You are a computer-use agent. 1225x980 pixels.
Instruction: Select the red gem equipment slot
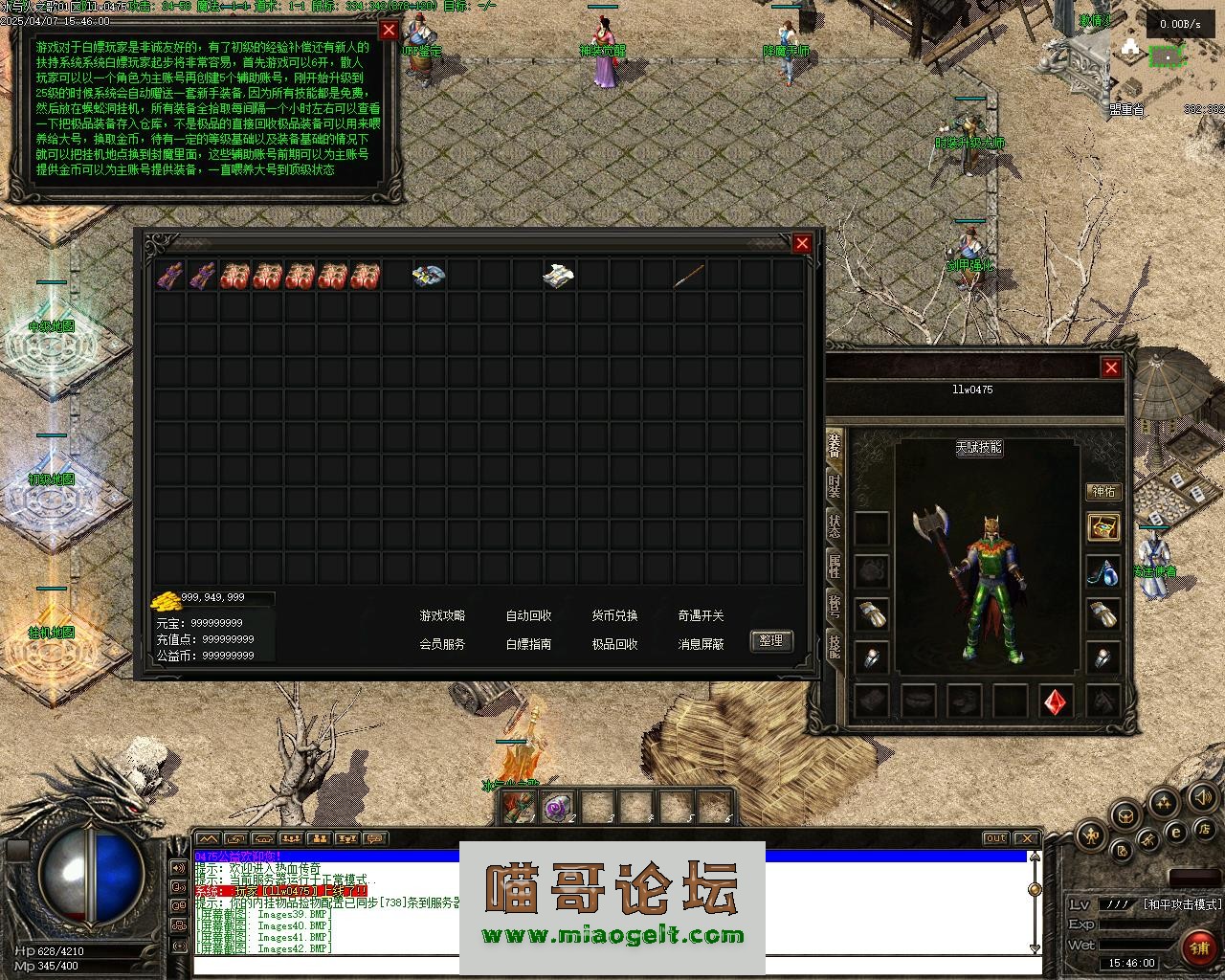(1056, 702)
